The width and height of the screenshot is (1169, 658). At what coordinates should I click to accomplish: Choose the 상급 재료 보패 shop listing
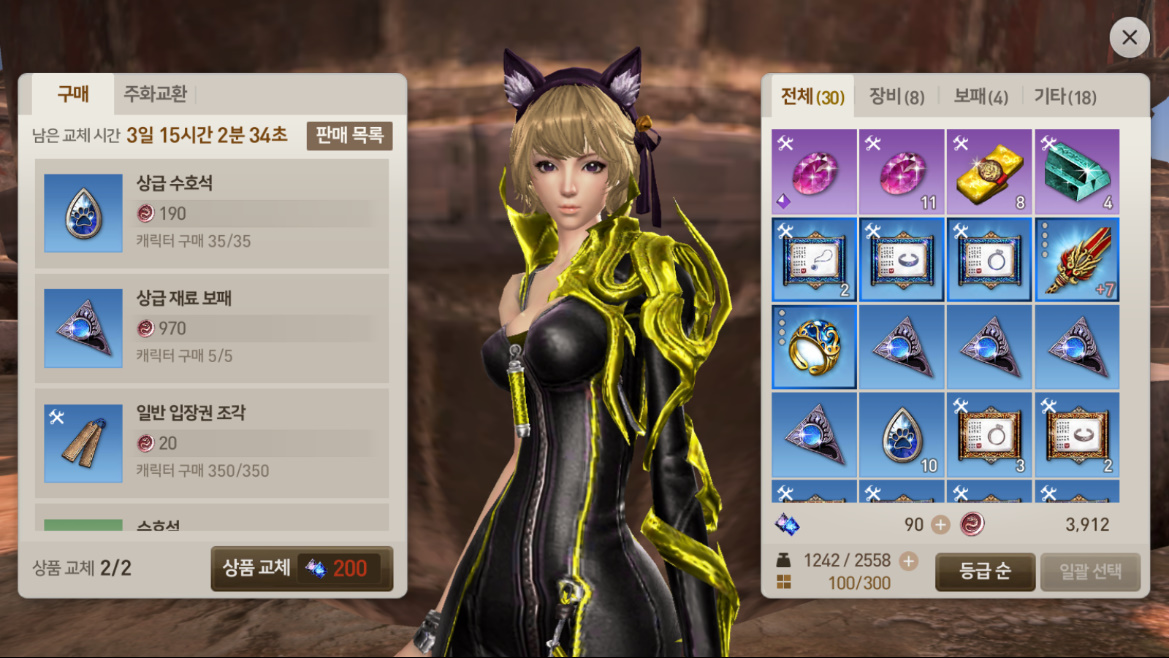pos(212,328)
